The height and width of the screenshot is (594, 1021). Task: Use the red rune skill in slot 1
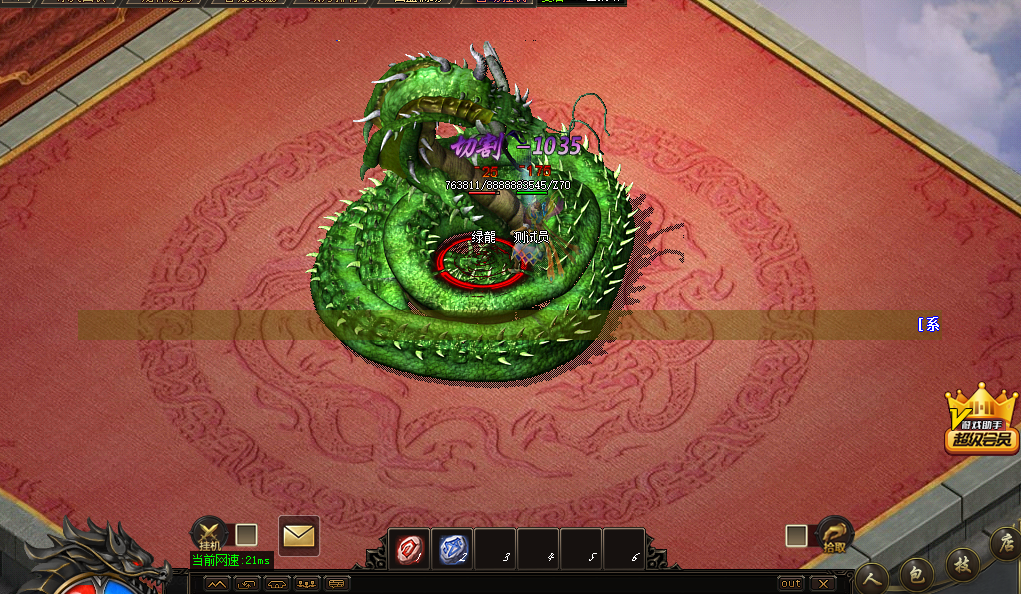click(409, 549)
